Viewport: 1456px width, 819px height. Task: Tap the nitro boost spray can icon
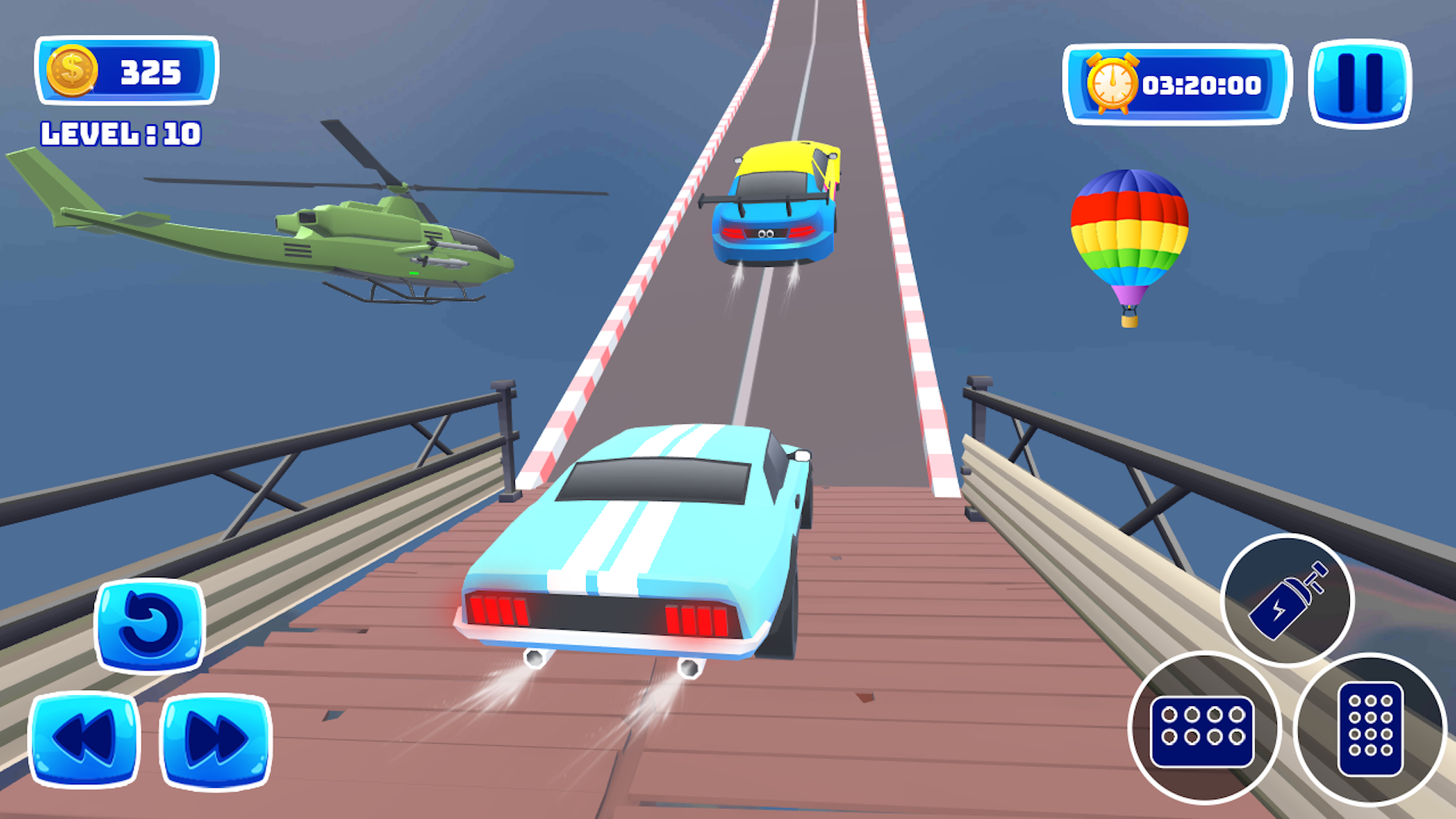tap(1289, 599)
